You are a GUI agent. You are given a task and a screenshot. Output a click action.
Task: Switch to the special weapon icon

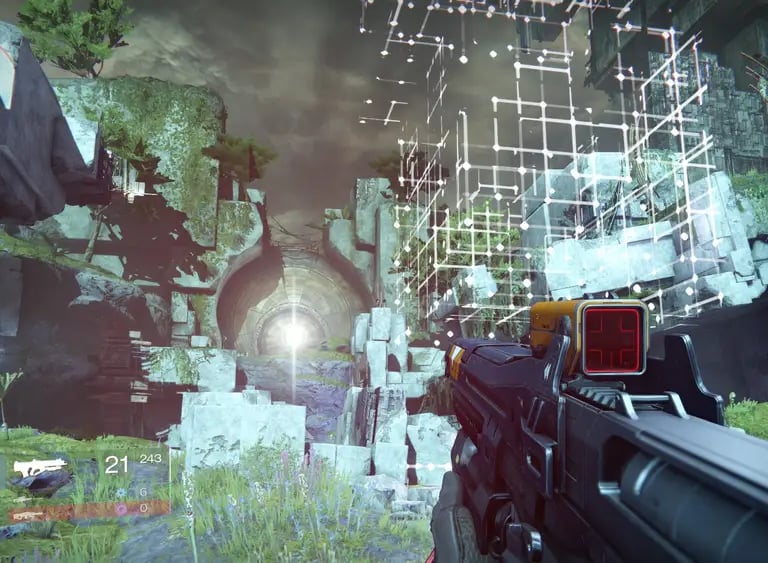[23, 500]
